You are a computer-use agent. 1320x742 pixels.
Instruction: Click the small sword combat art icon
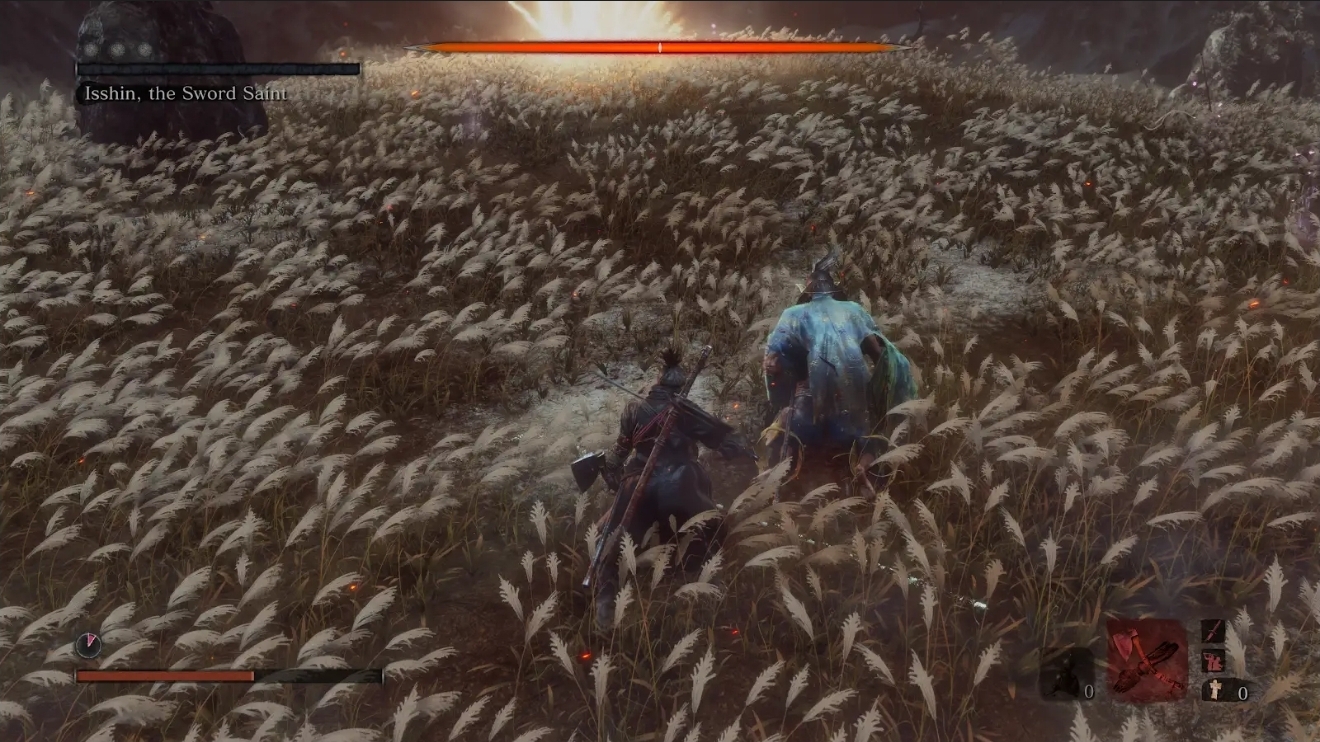(1212, 632)
